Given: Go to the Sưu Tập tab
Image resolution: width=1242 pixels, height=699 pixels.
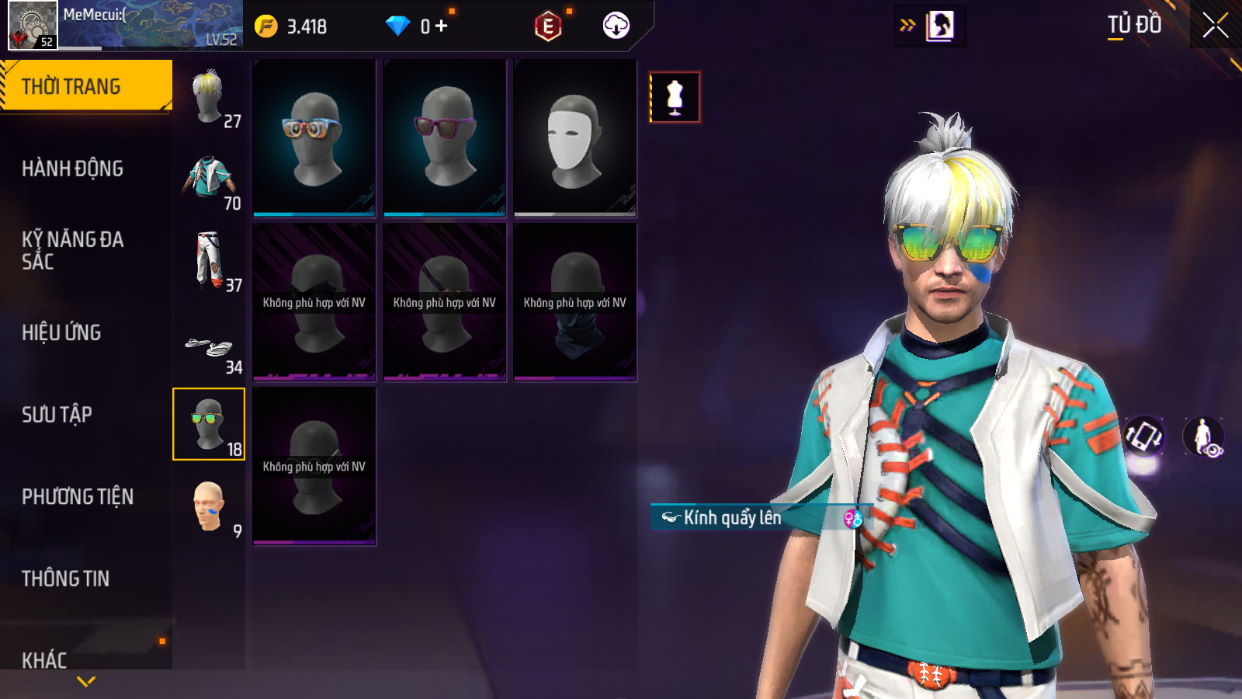Looking at the screenshot, I should (57, 415).
